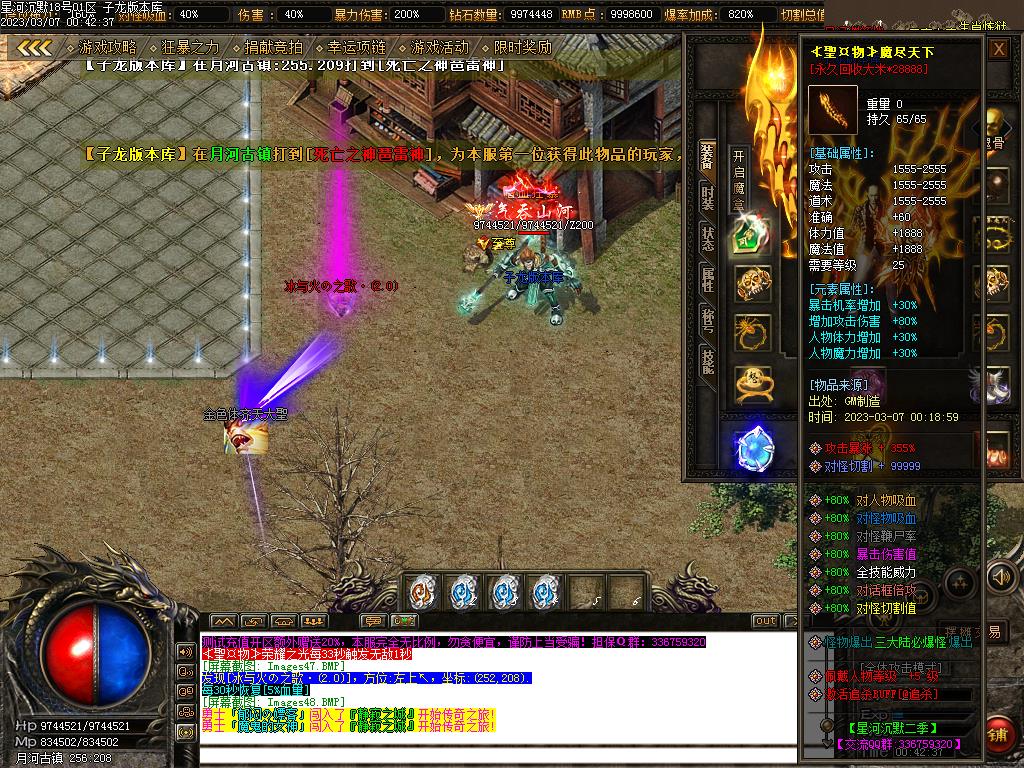The image size is (1024, 768).
Task: Open the 游戏活动 events menu
Action: 439,47
